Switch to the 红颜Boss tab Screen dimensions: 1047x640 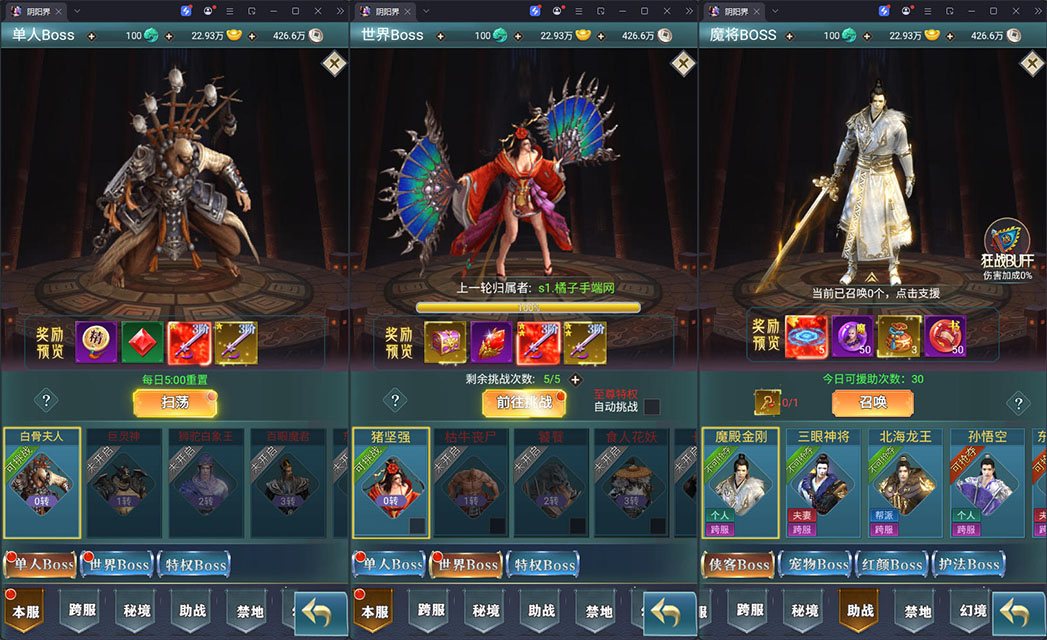tap(892, 565)
